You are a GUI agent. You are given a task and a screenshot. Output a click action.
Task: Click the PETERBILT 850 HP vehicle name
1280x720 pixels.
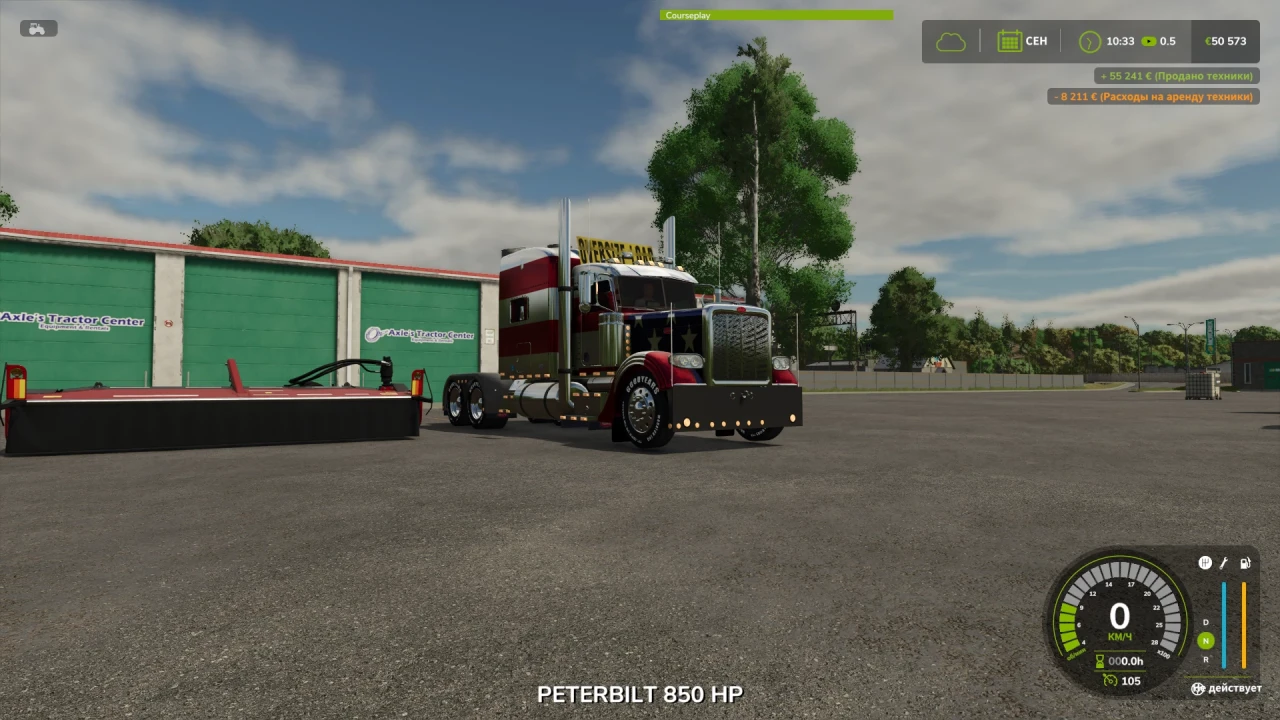(x=640, y=694)
